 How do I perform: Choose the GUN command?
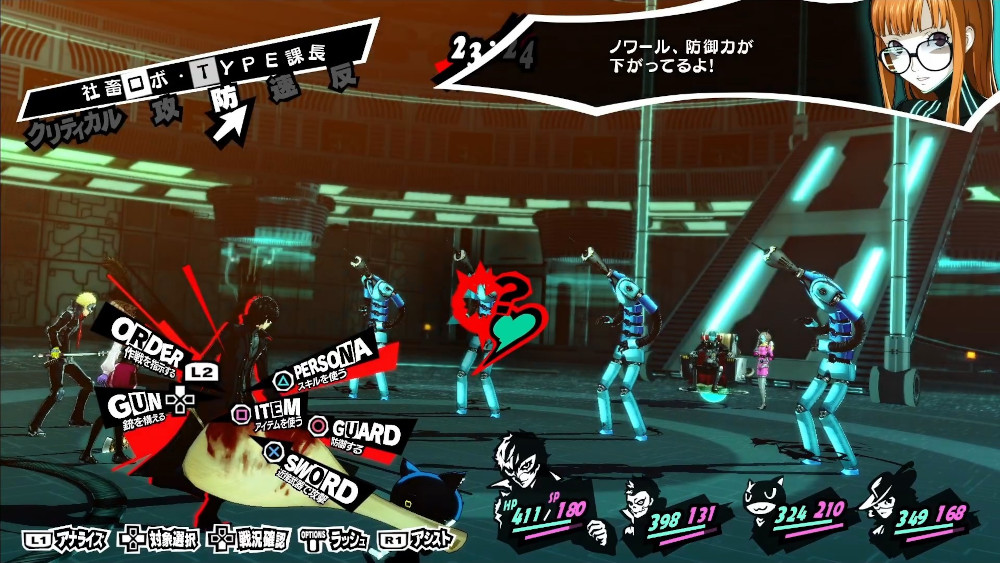coord(140,403)
